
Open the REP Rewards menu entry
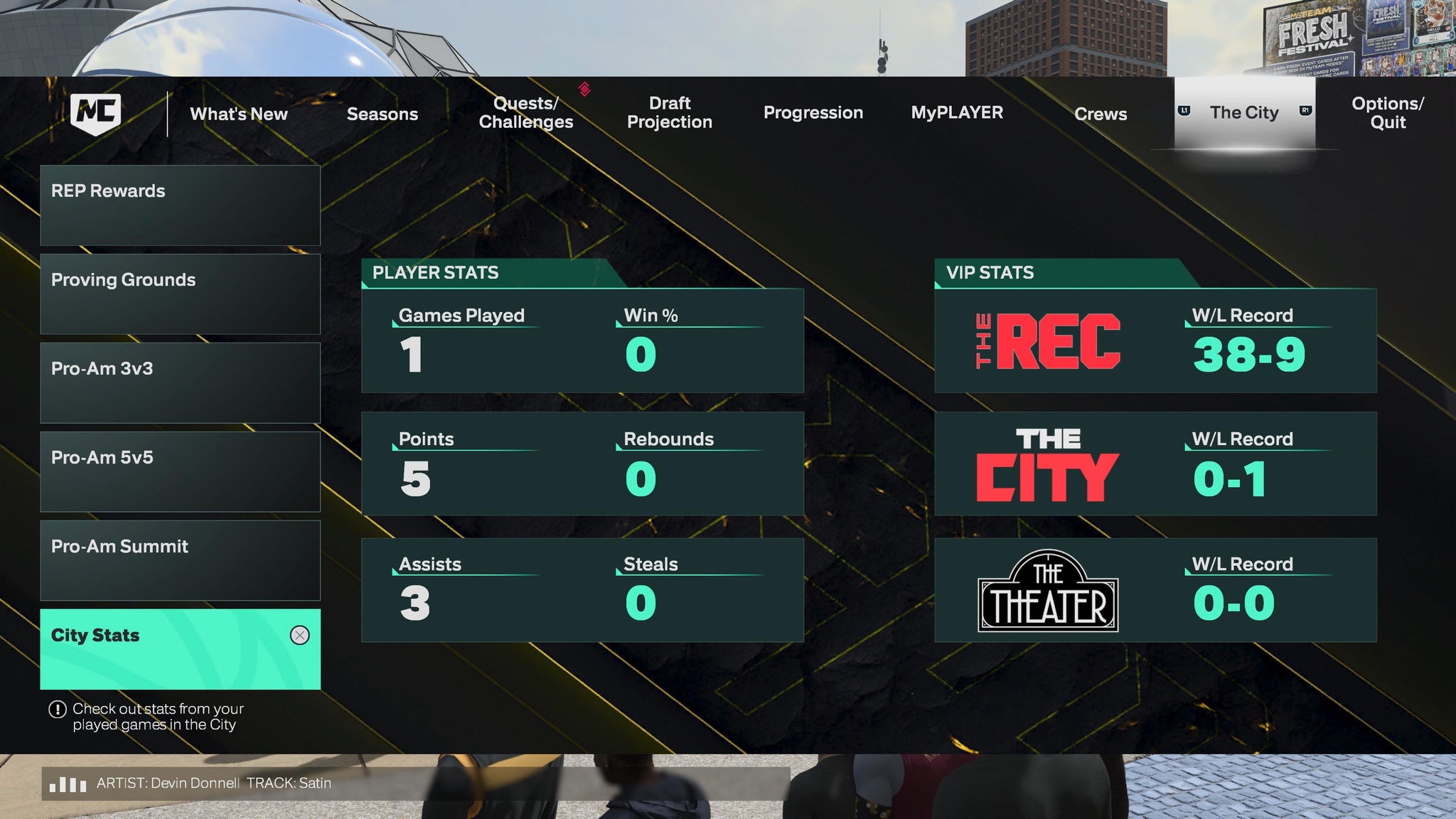[x=180, y=205]
